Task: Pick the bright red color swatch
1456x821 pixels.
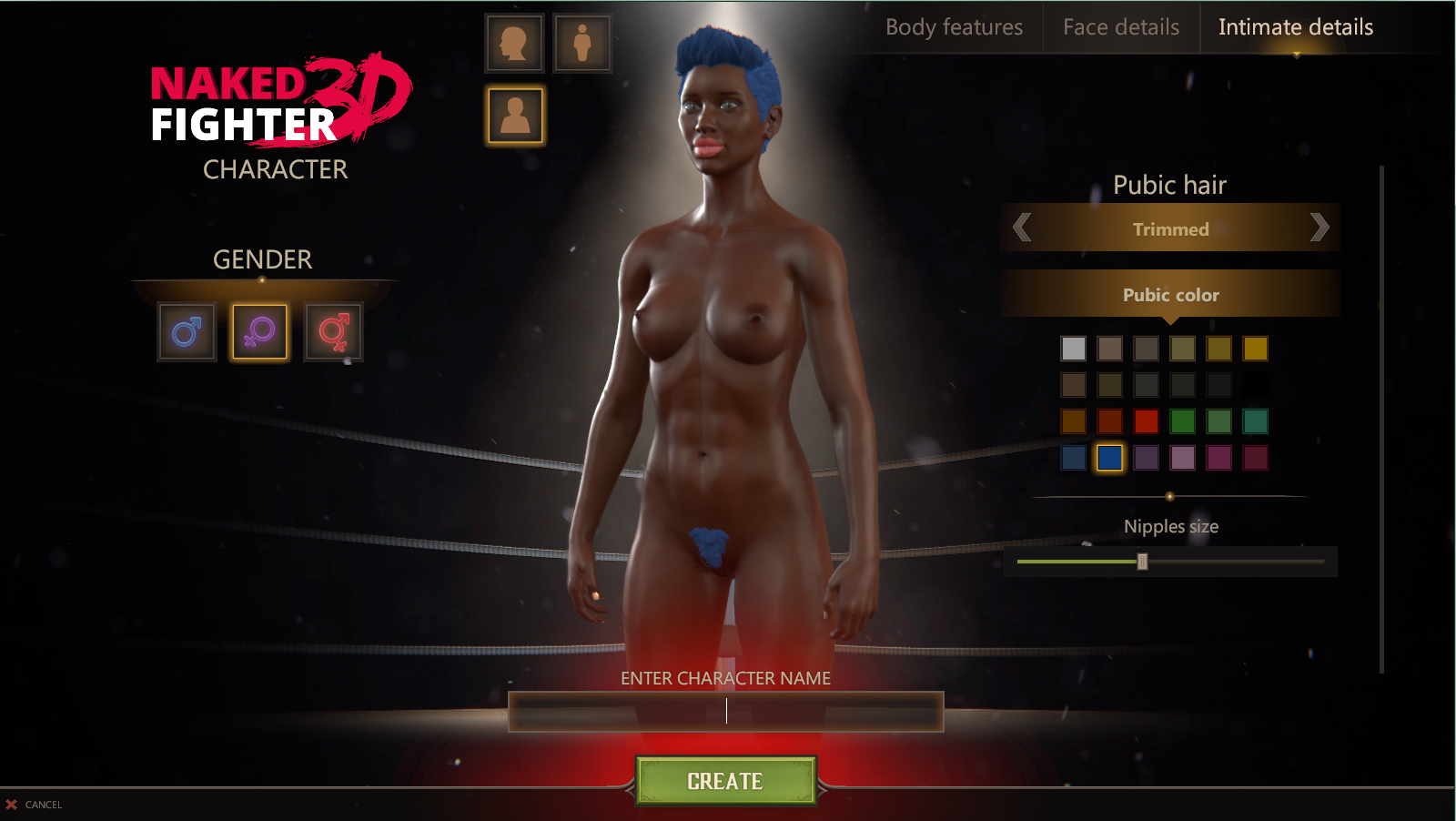Action: tap(1146, 421)
